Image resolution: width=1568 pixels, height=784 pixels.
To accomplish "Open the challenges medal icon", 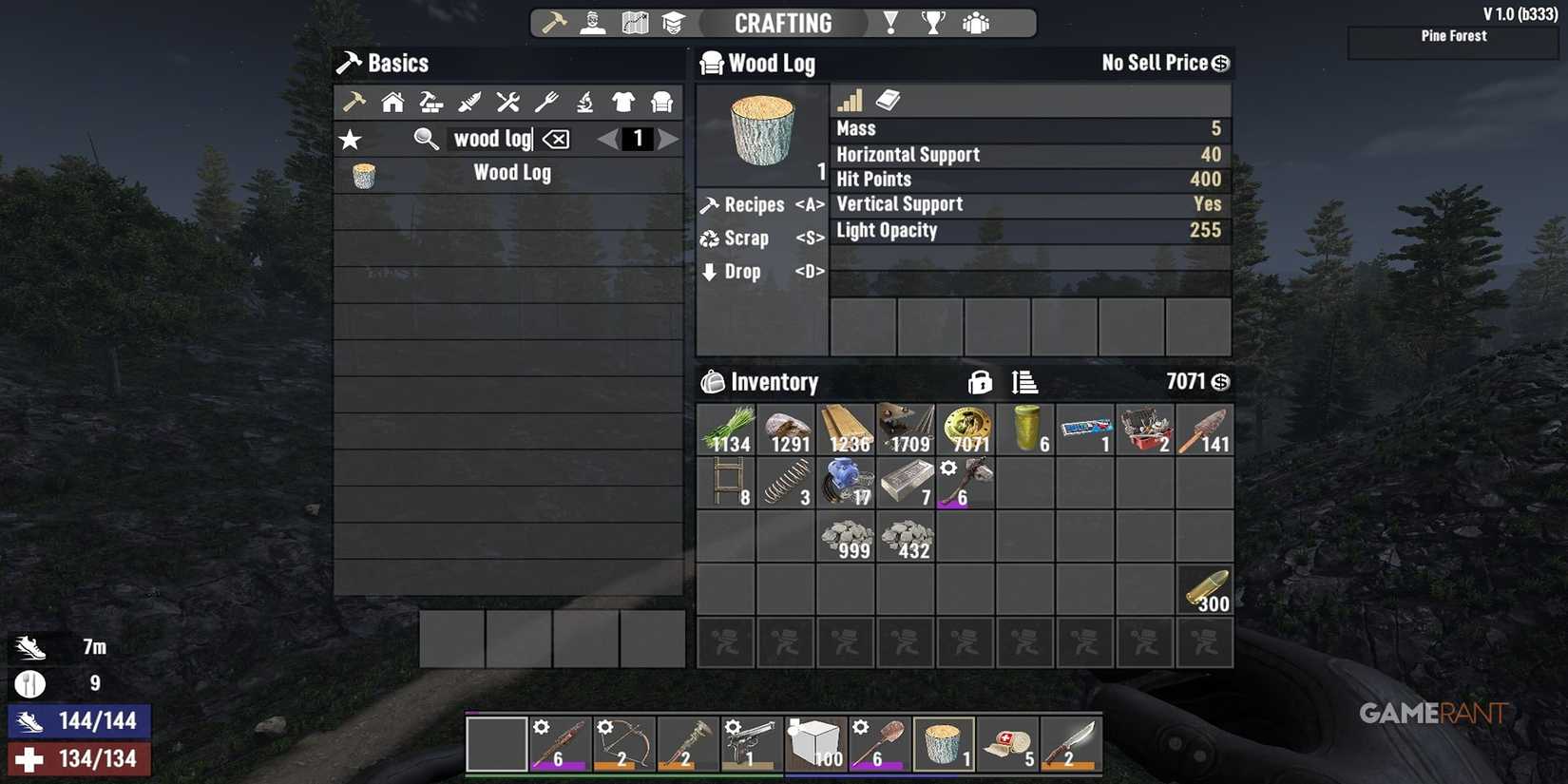I will [x=890, y=22].
